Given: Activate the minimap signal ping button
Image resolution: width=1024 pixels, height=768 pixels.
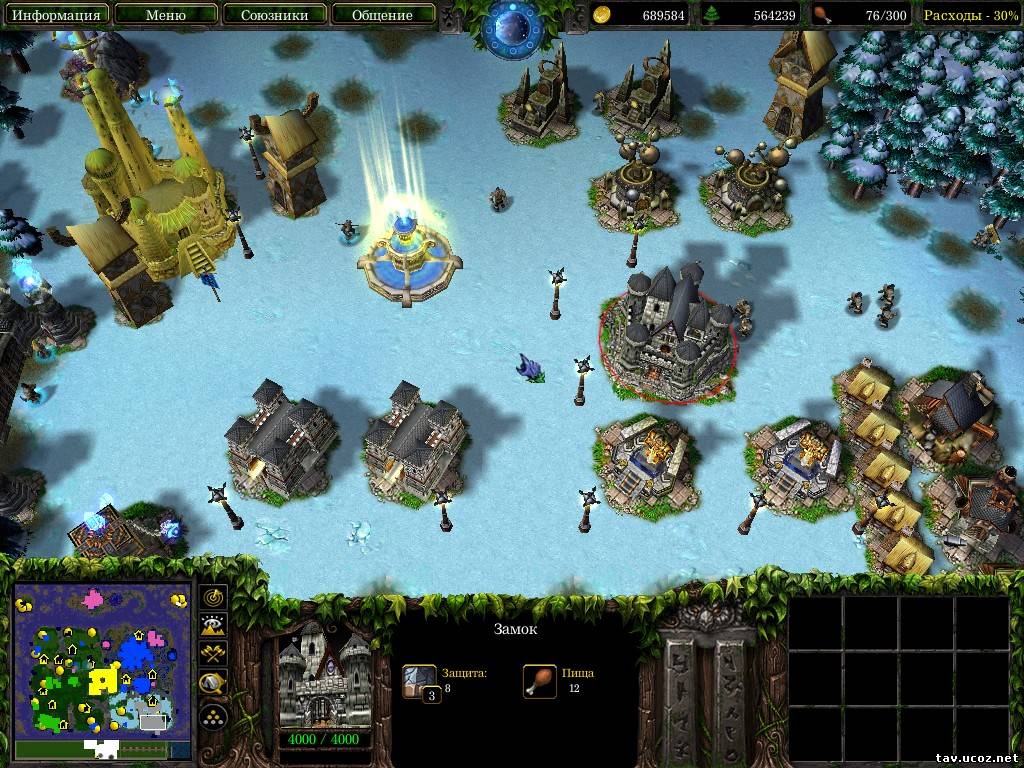Looking at the screenshot, I should [x=214, y=597].
